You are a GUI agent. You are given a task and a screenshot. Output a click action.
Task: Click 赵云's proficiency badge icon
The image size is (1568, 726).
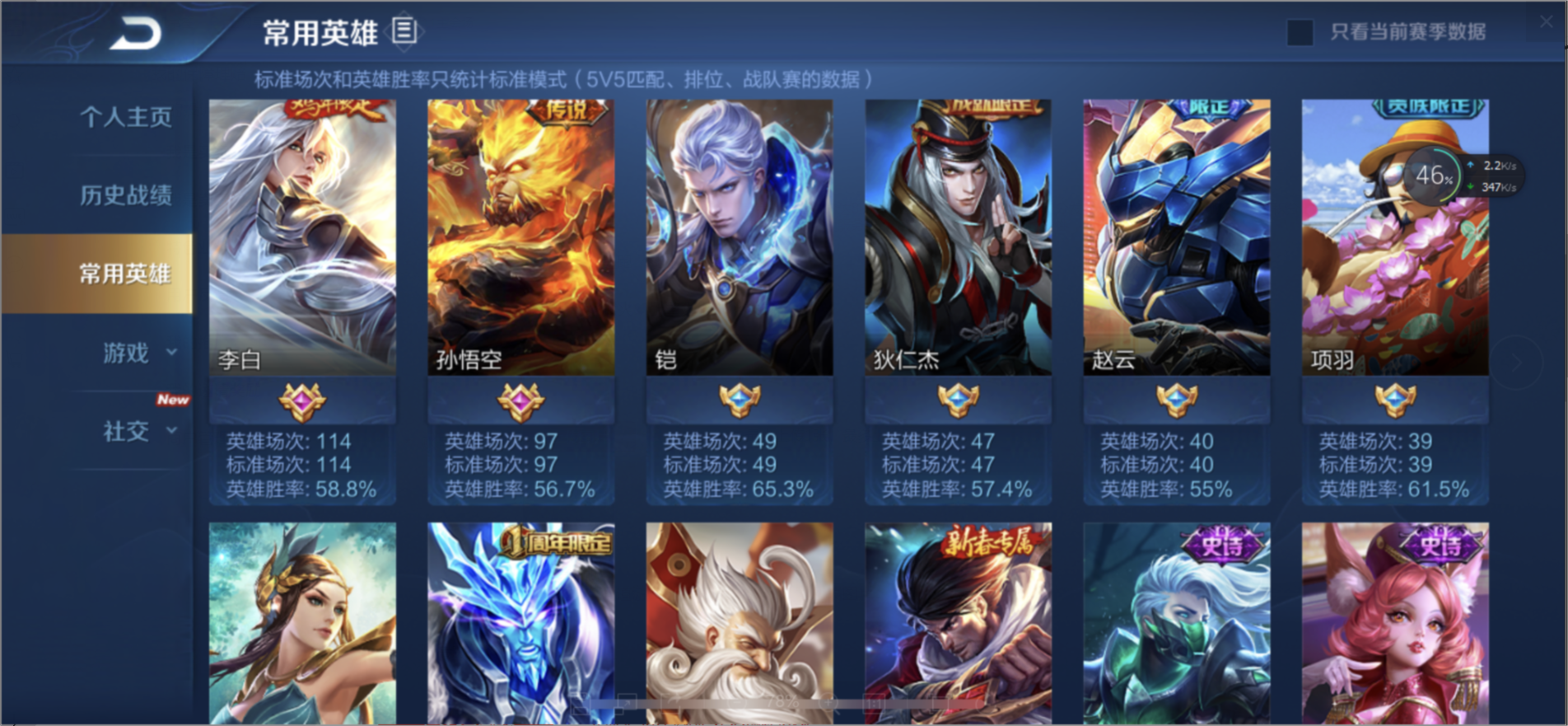1175,401
